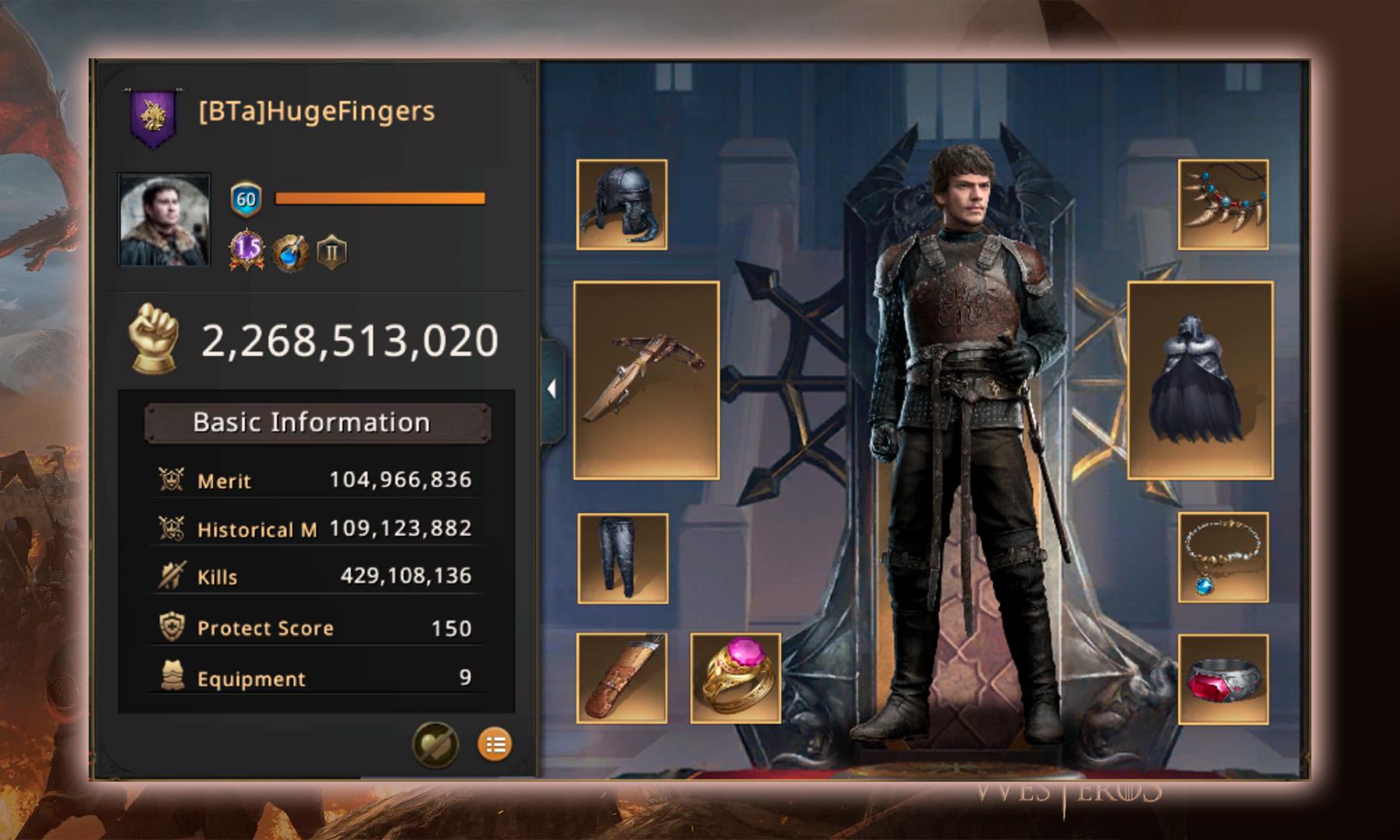Inspect the blue gem bracelet slot
The image size is (1400, 840).
[x=1223, y=557]
